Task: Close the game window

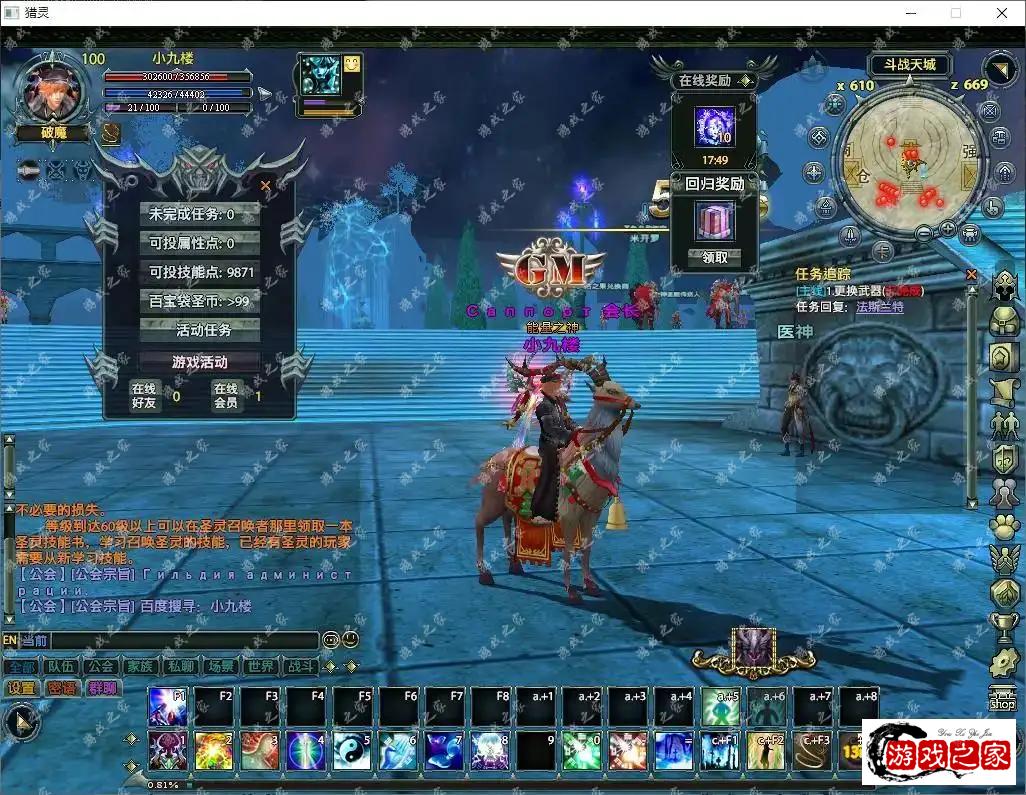Action: pos(1002,13)
